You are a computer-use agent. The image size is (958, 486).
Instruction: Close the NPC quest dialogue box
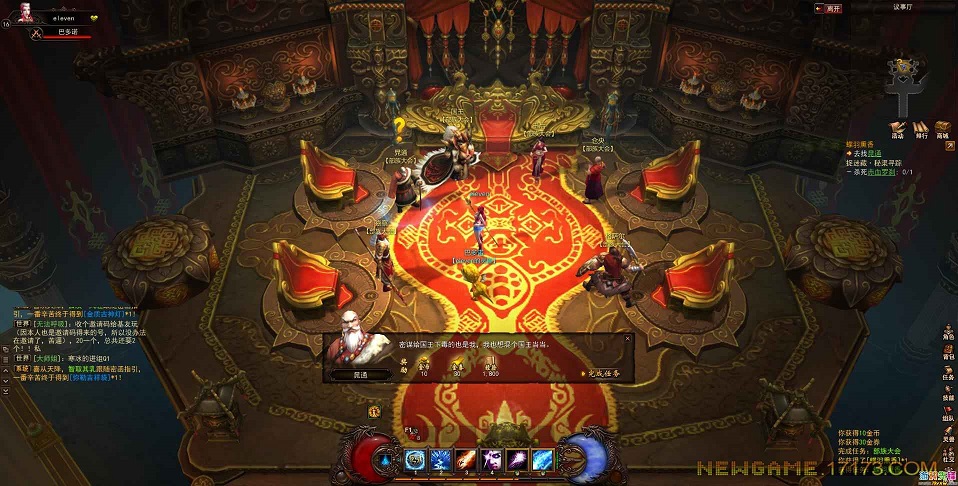click(x=628, y=339)
